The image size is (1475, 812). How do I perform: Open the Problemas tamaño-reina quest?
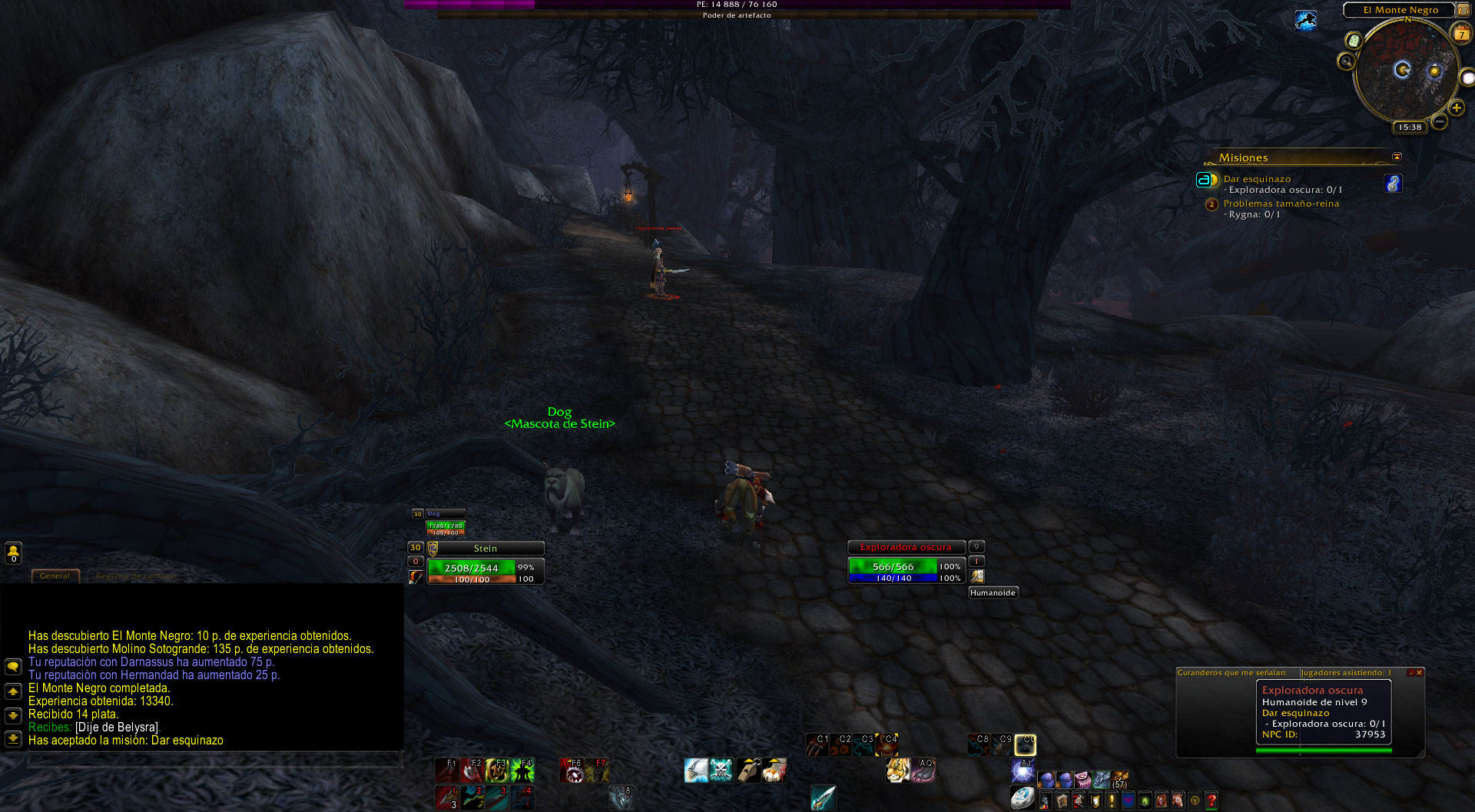coord(1281,204)
